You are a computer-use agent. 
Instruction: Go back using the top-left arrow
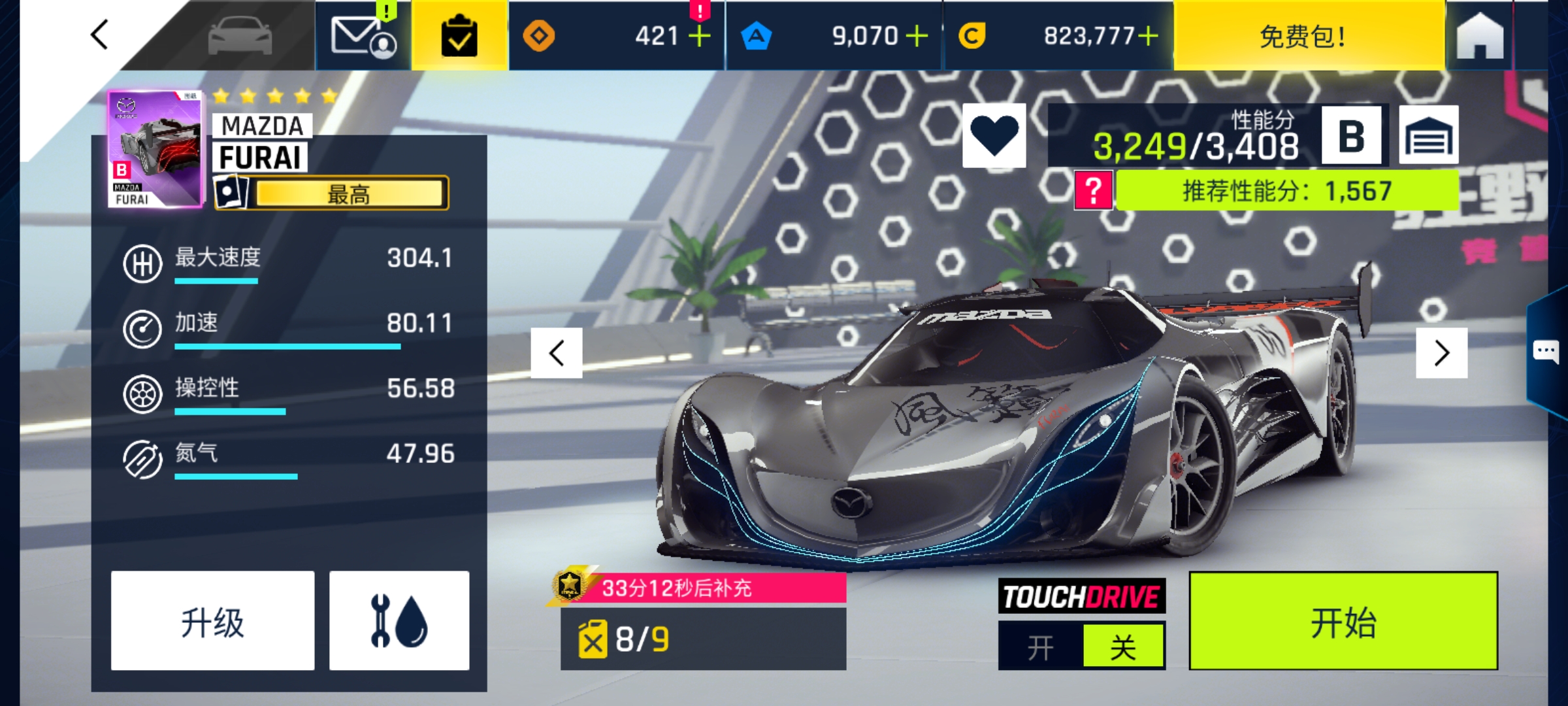click(99, 35)
